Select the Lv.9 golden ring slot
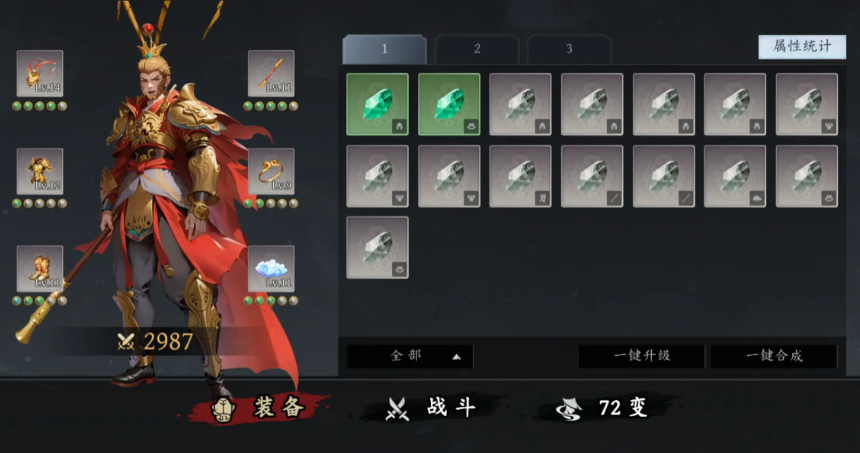Viewport: 860px width, 453px height. (271, 171)
